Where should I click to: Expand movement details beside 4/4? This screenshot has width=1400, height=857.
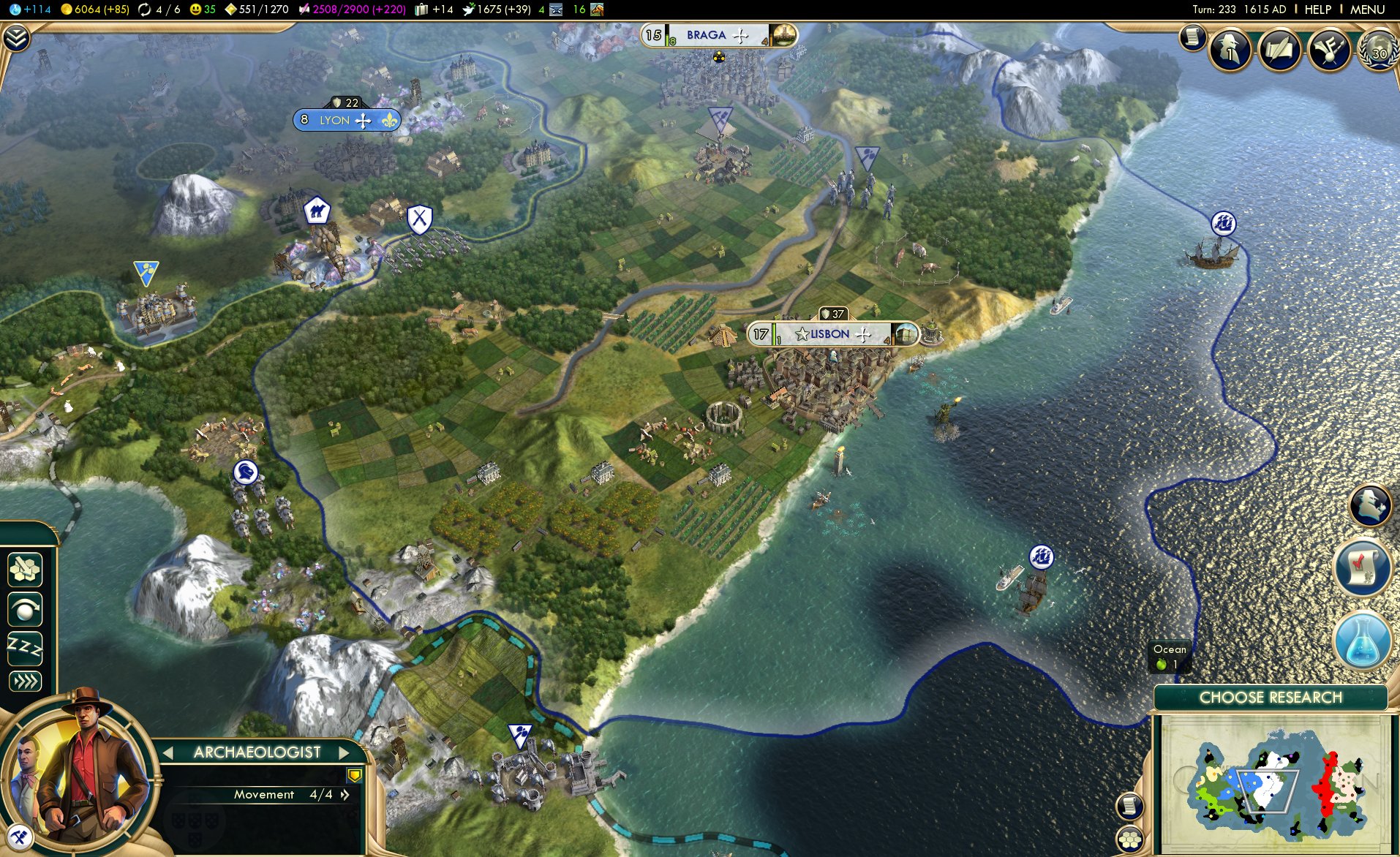(345, 794)
